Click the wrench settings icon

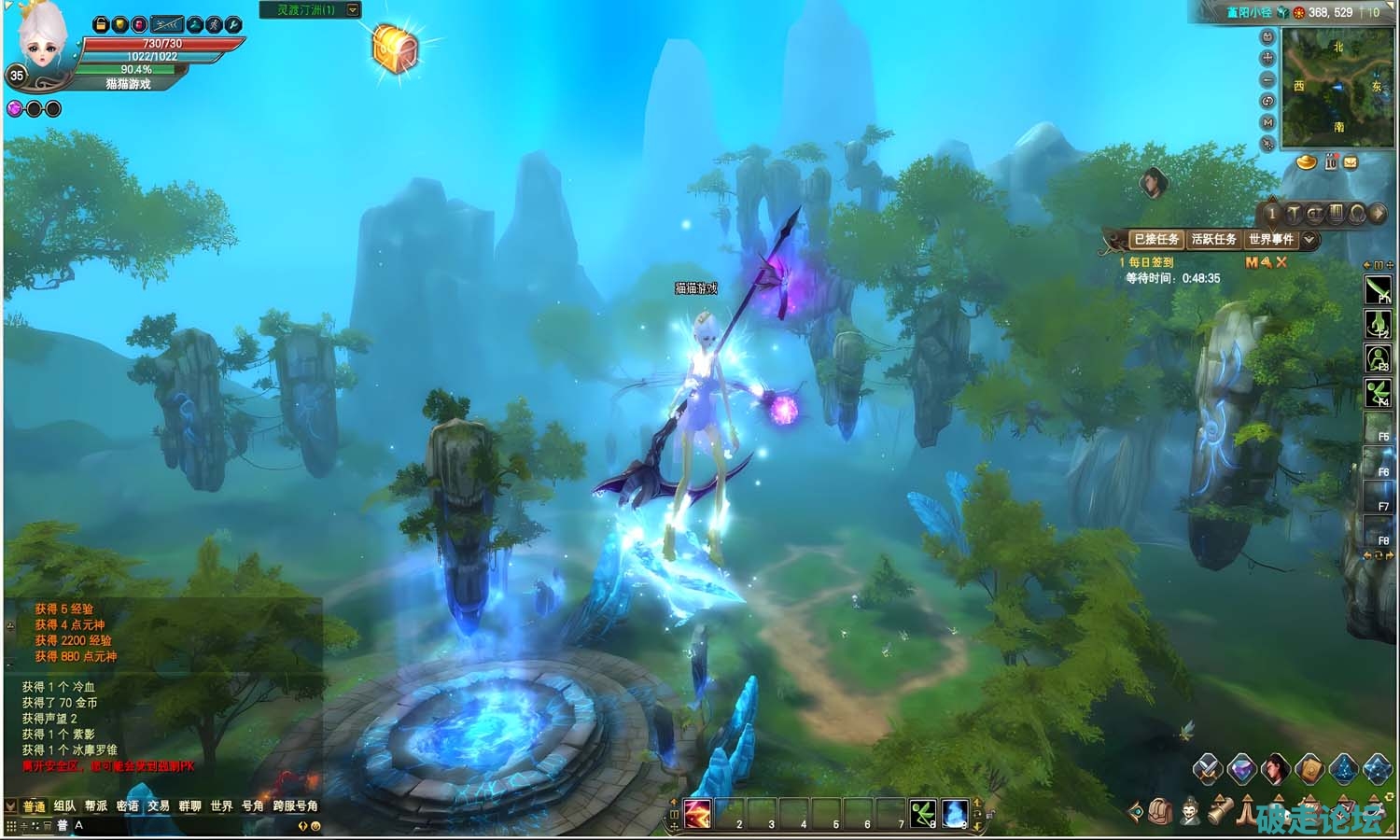[233, 24]
